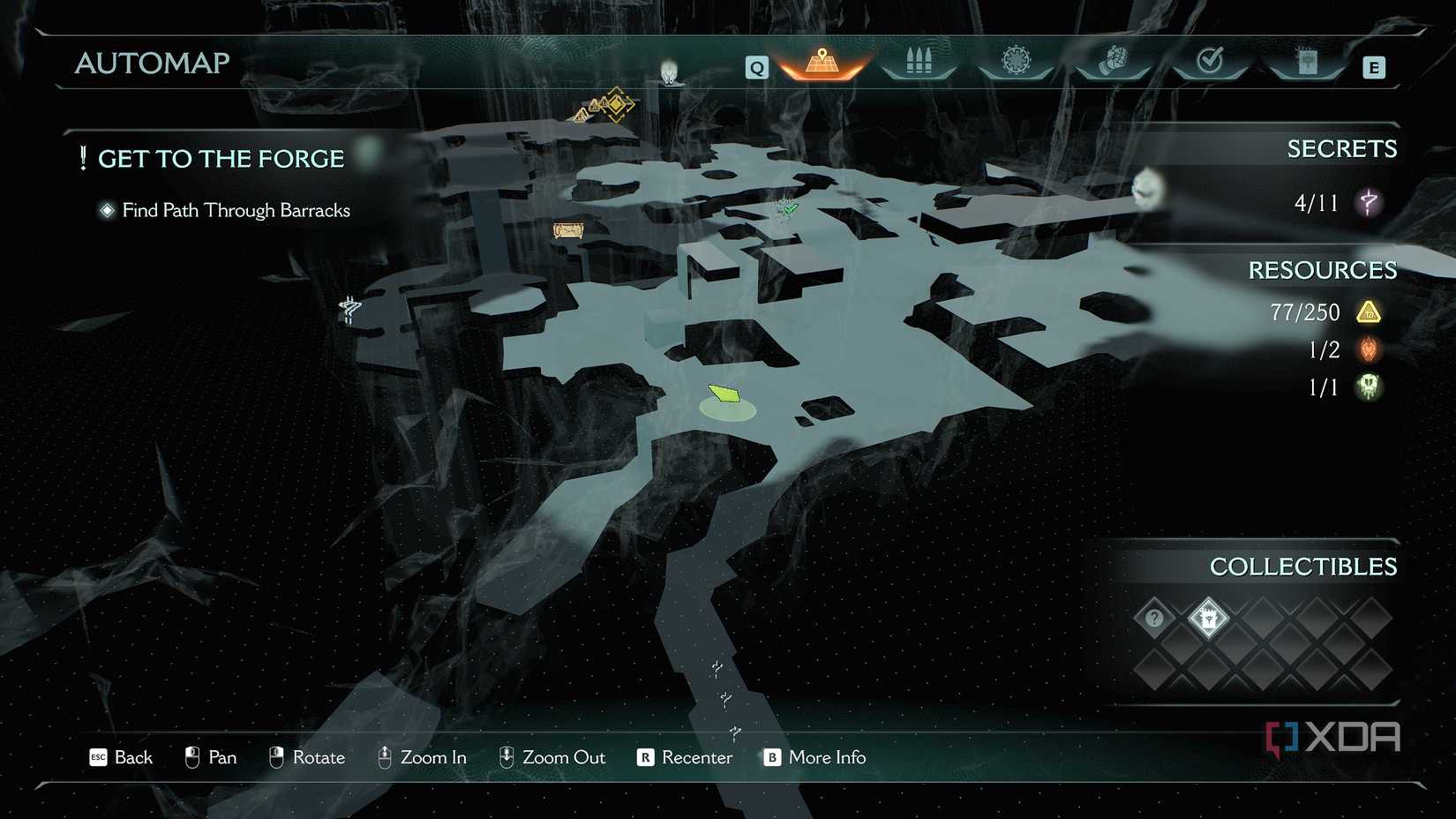Viewport: 1456px width, 819px height.
Task: Expand the E tab on the right
Action: tap(1373, 66)
